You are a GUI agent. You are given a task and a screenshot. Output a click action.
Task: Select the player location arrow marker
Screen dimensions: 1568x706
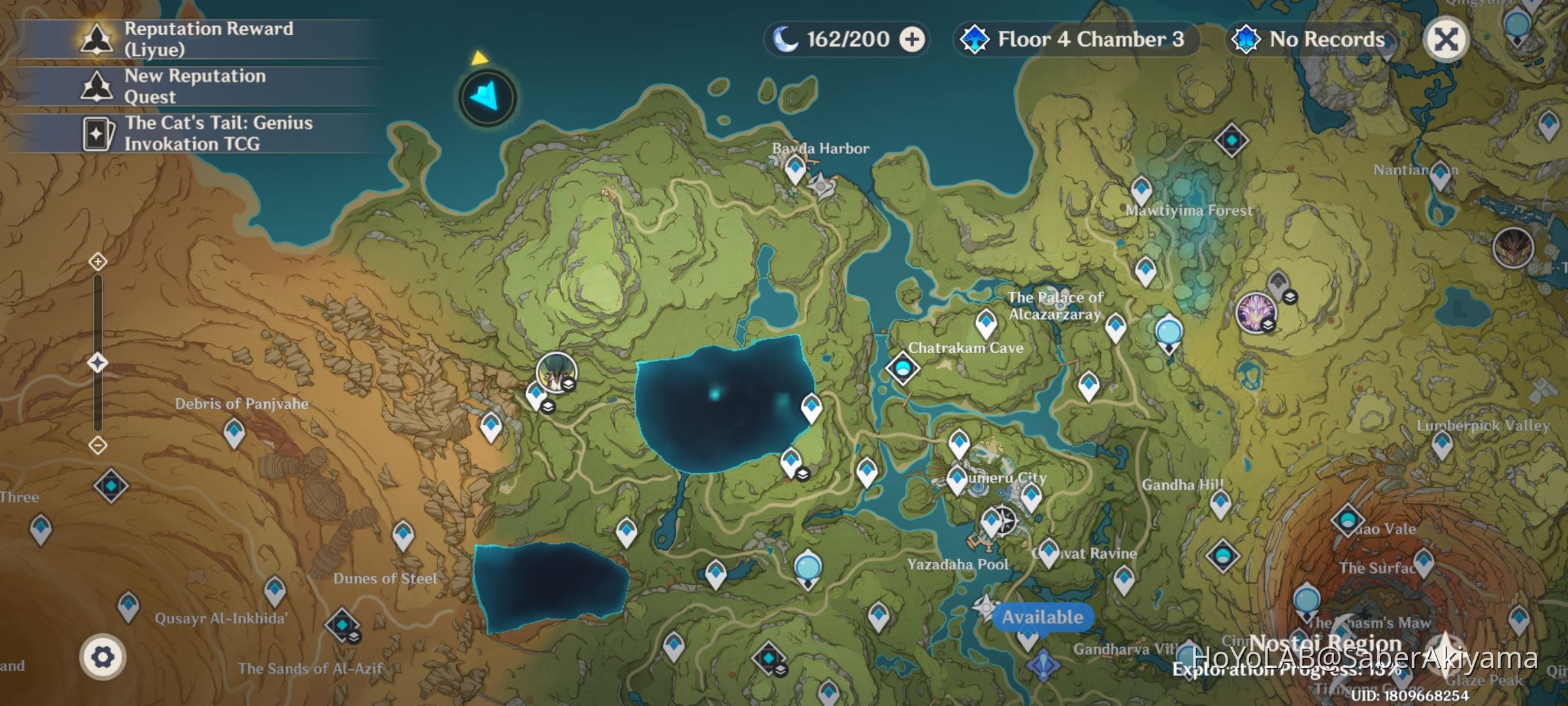click(485, 96)
